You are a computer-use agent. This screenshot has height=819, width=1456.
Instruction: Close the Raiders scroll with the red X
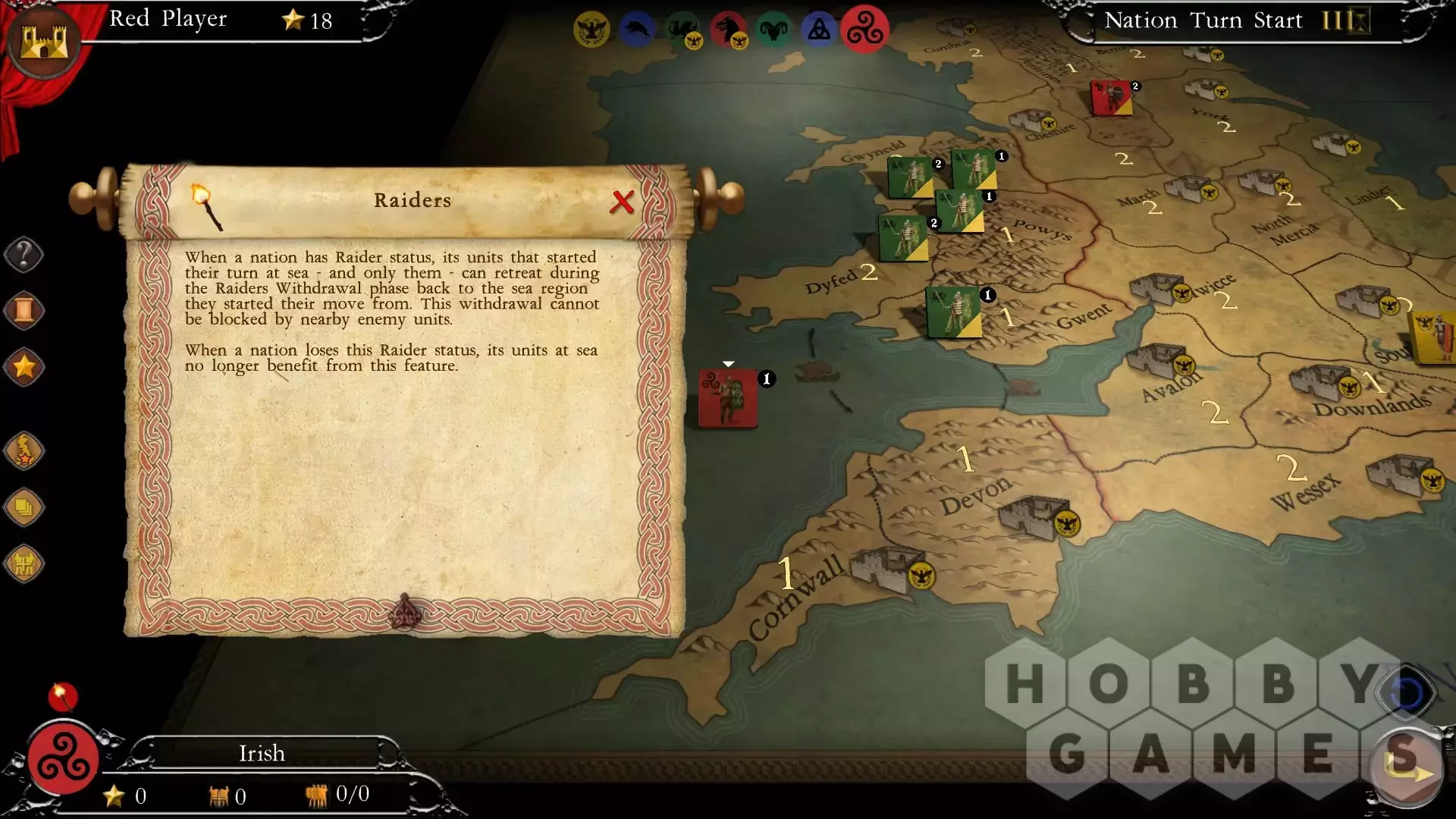pyautogui.click(x=622, y=202)
